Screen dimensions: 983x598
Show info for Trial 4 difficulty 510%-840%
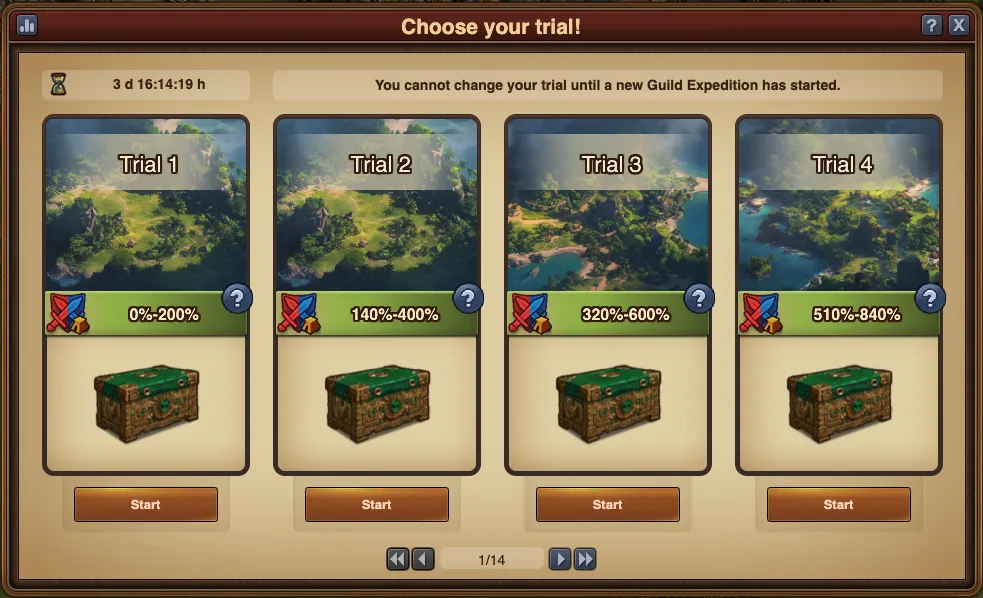tap(930, 298)
